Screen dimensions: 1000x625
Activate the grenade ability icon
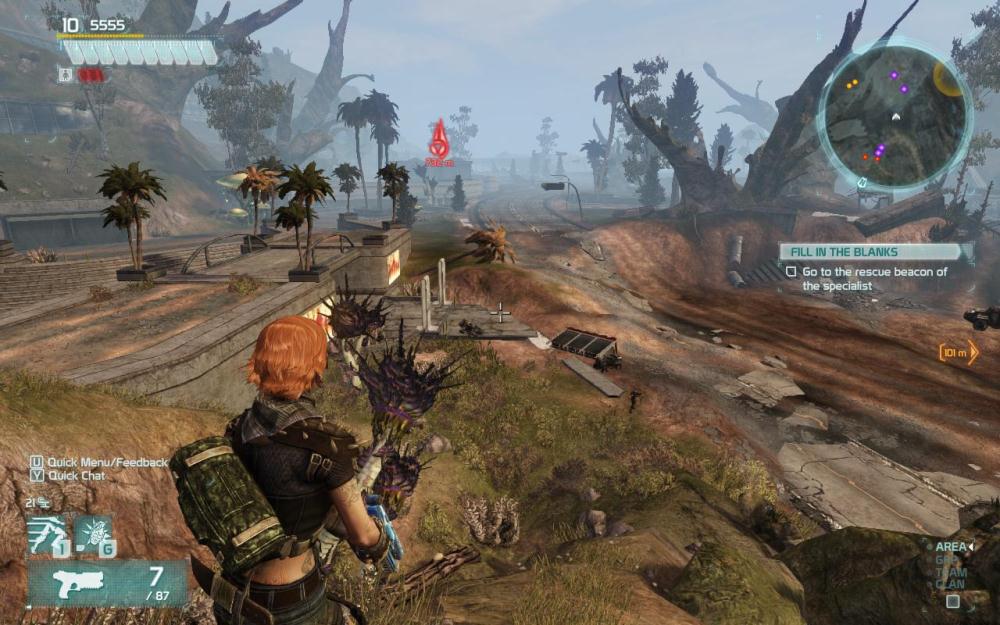click(93, 534)
